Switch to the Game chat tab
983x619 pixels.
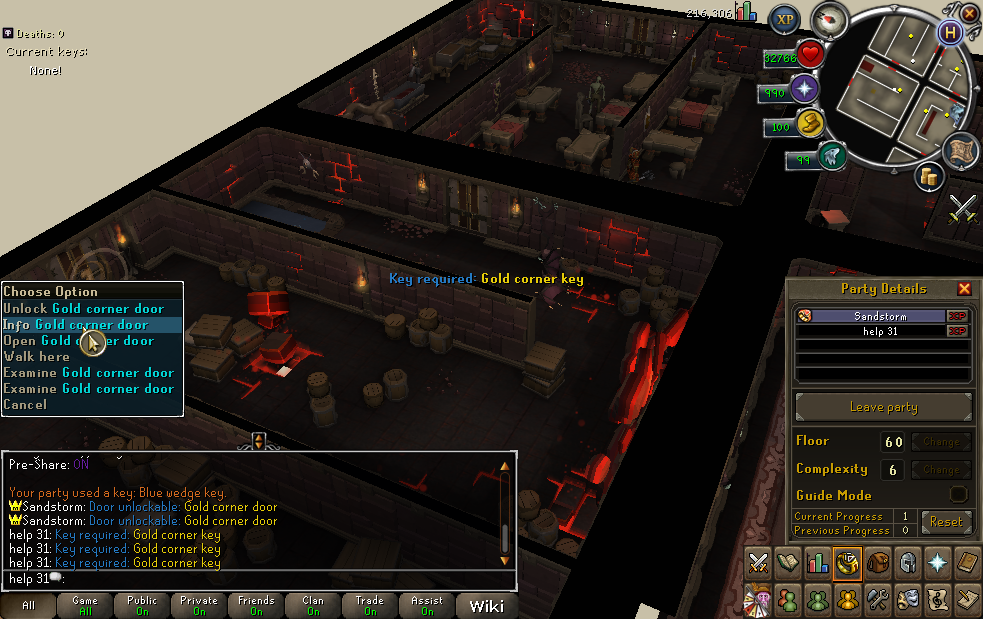click(85, 606)
